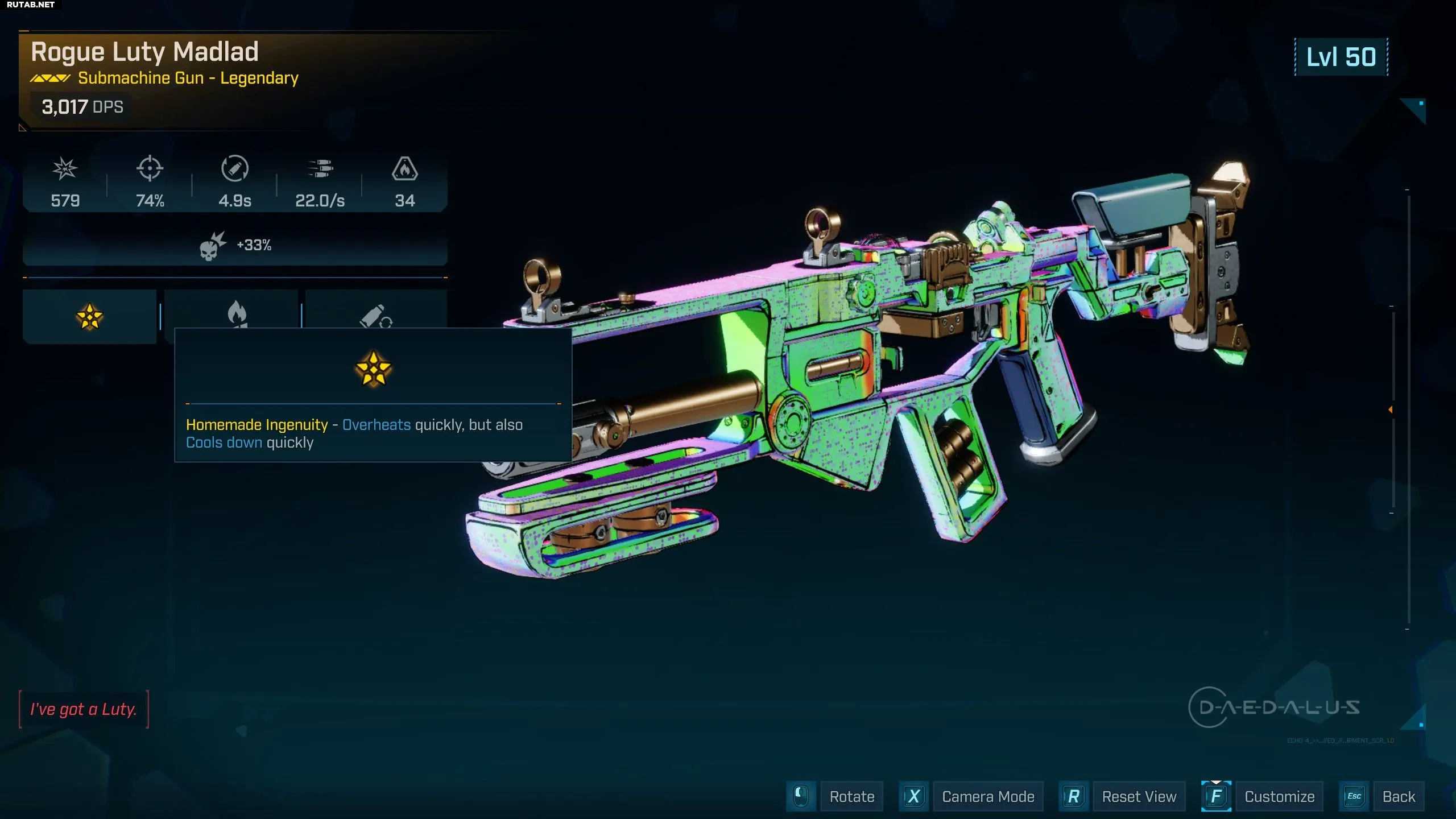Image resolution: width=1456 pixels, height=819 pixels.
Task: Click the Rotate button
Action: (851, 796)
